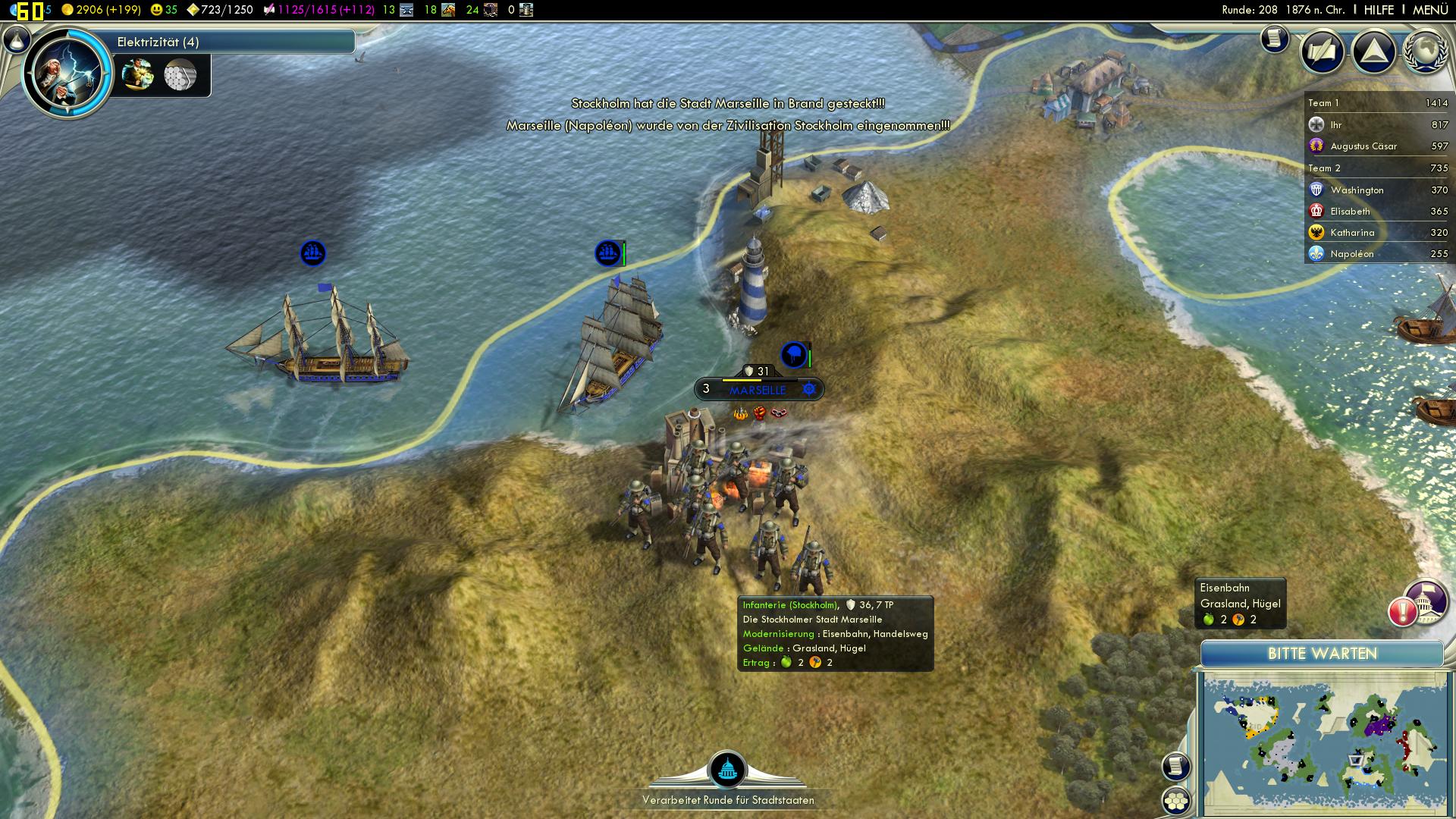Open the Elektrizität research panel

227,42
